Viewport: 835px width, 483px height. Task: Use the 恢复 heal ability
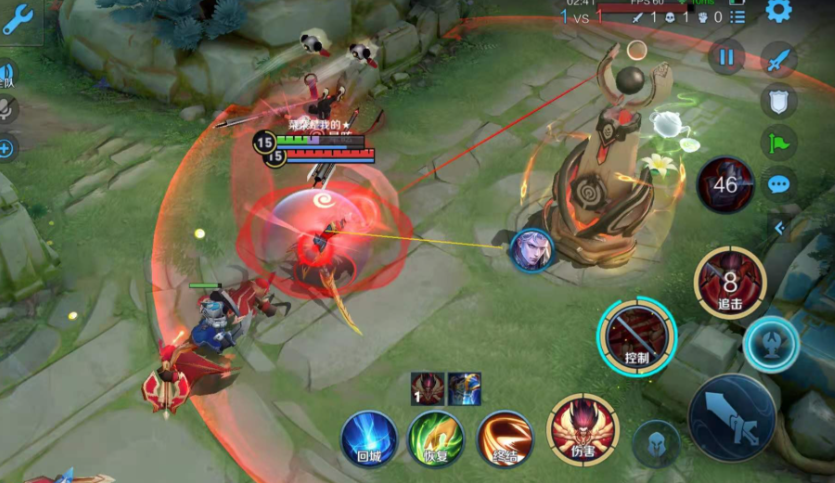435,438
